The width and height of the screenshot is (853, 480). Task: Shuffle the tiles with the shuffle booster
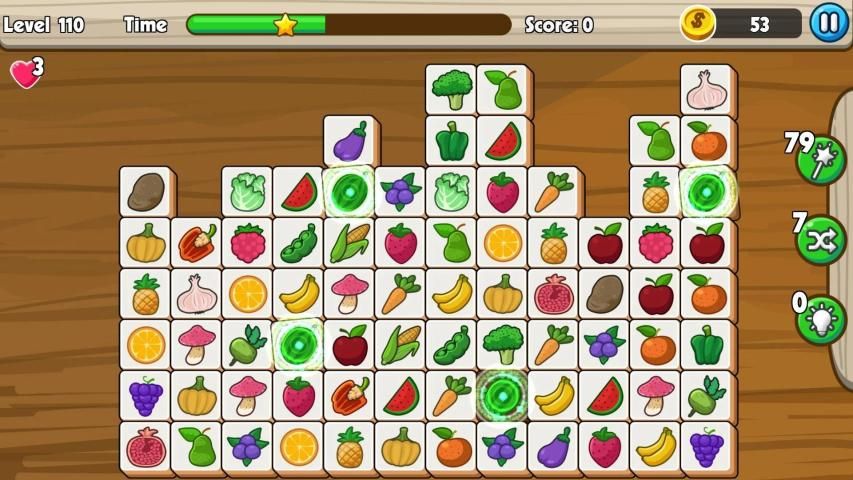coord(821,240)
